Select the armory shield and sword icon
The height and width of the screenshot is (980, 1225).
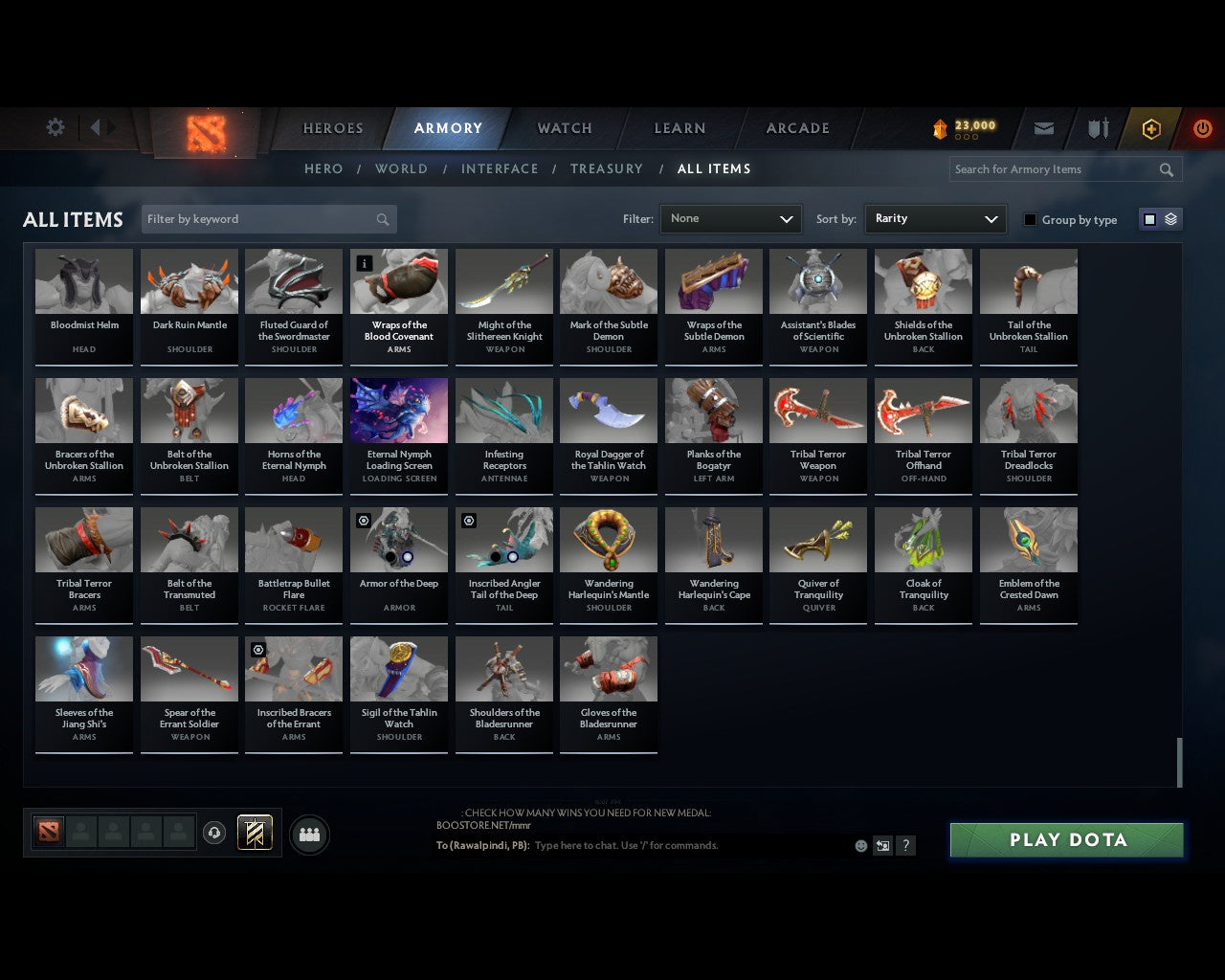coord(1097,128)
